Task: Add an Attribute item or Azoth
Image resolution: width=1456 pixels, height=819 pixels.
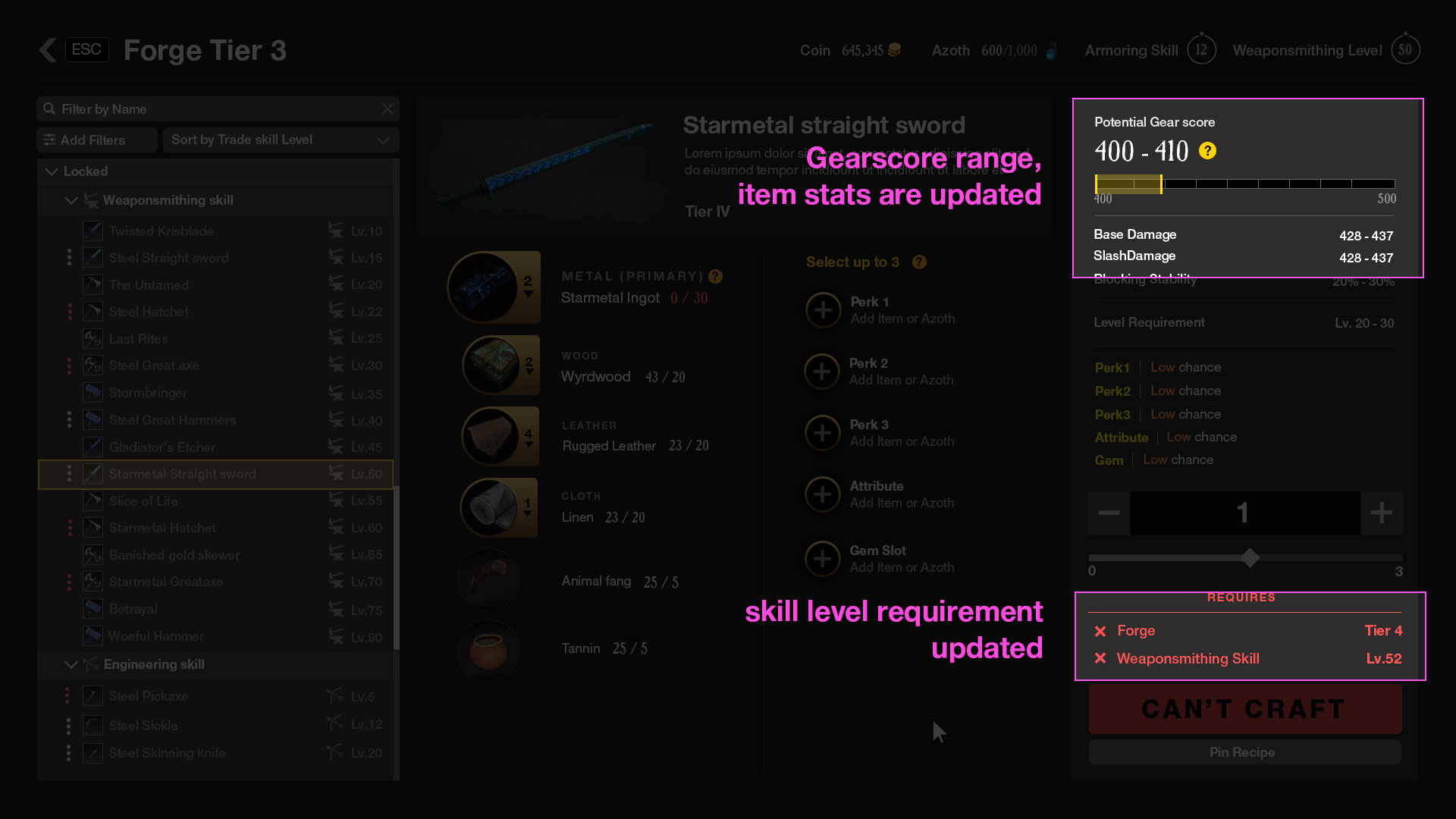Action: (x=823, y=494)
